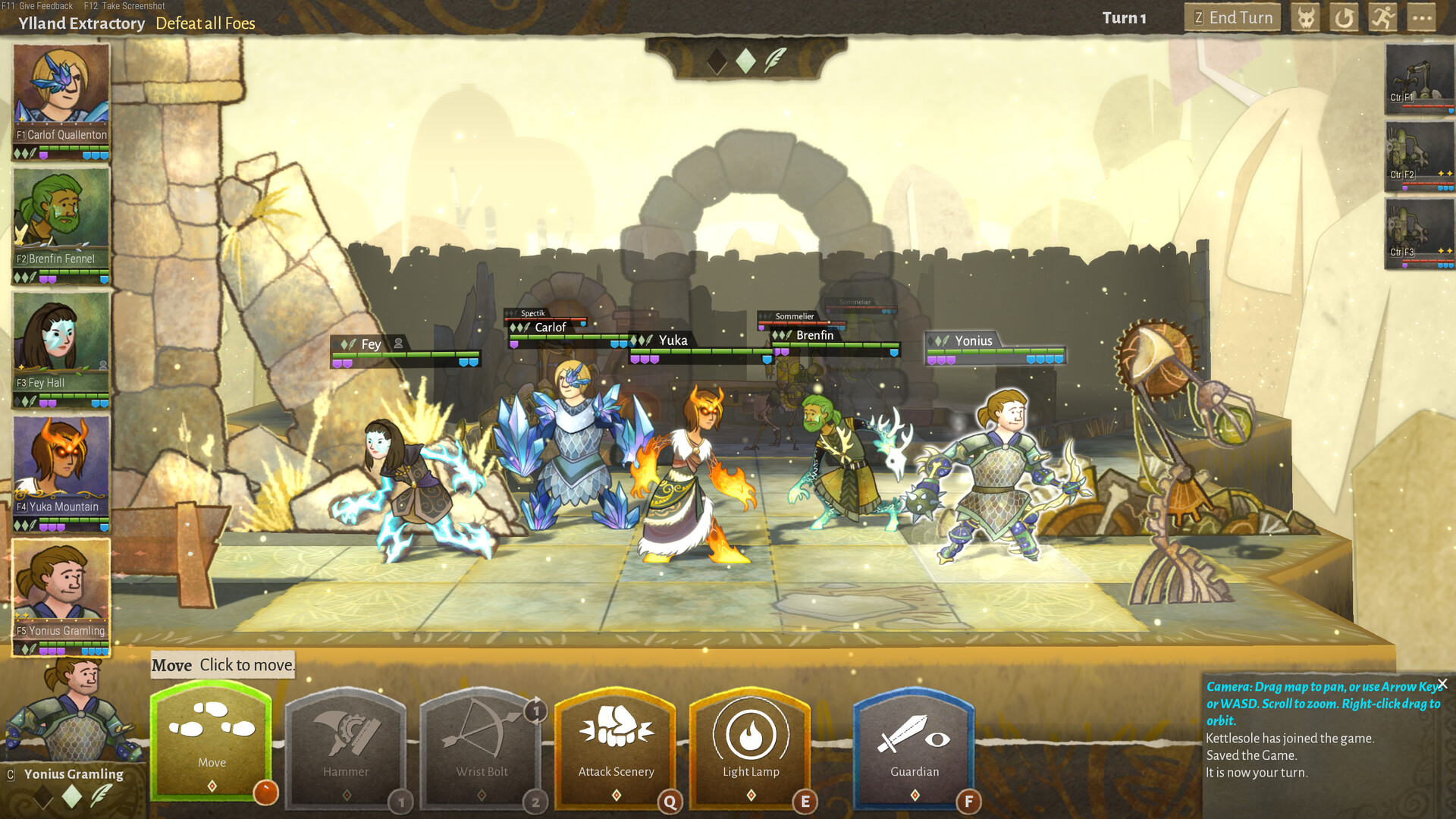This screenshot has width=1456, height=819.
Task: Click the Defeat all Foes objective
Action: click(206, 24)
